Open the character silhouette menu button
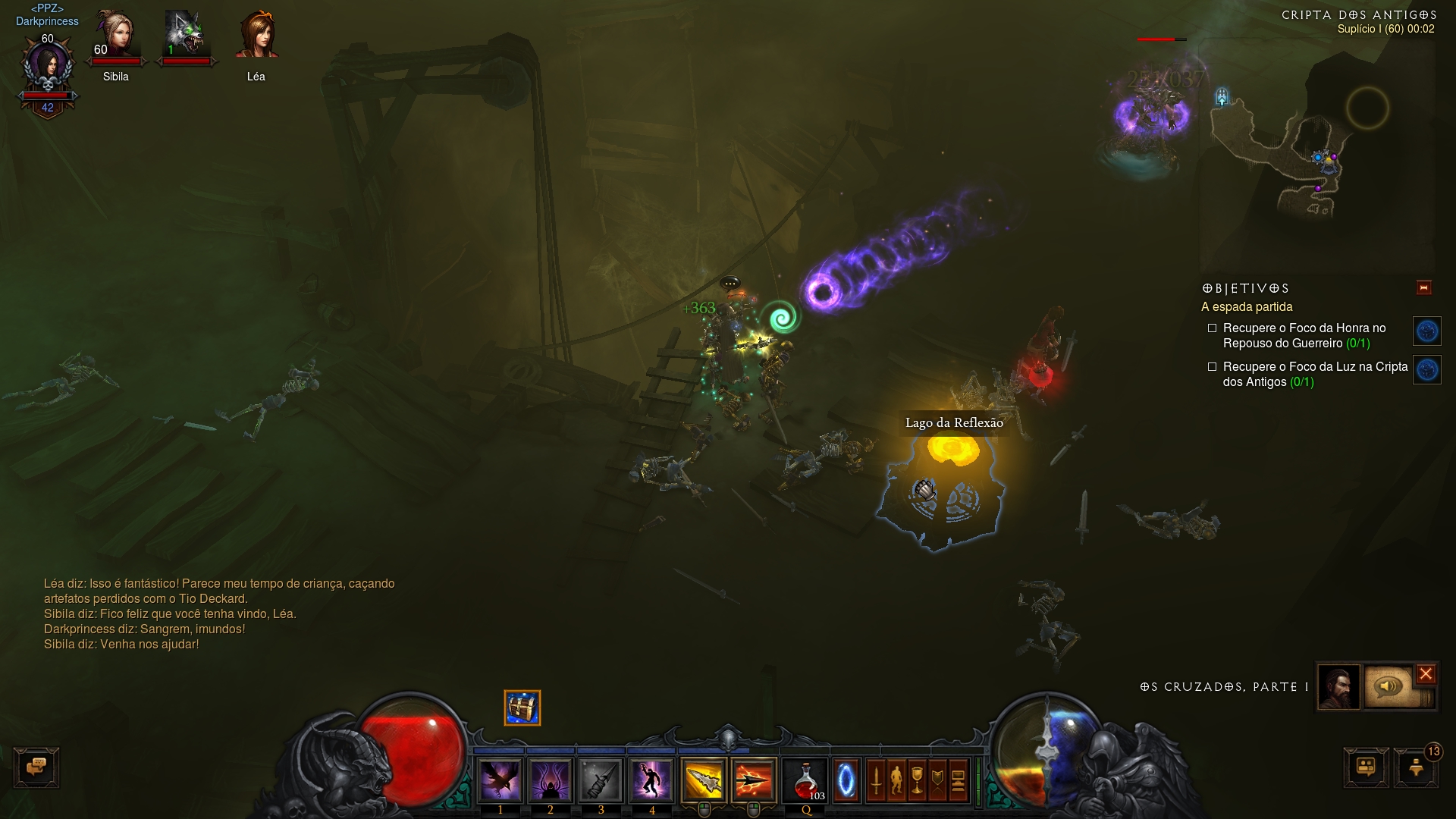 click(896, 780)
